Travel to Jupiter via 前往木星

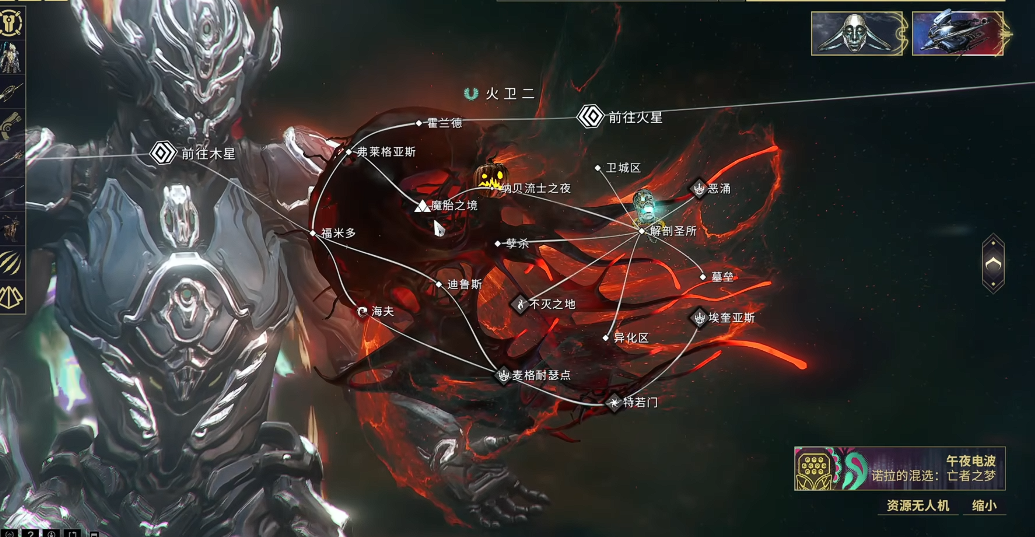tap(162, 154)
